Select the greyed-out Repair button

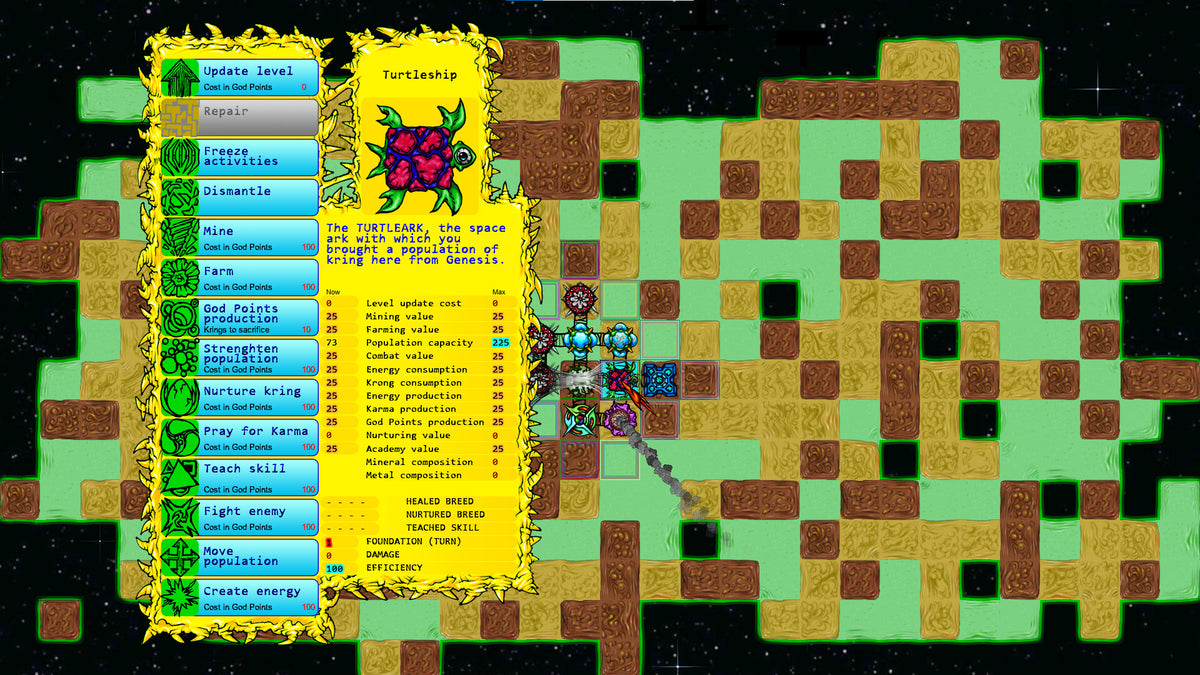[240, 117]
